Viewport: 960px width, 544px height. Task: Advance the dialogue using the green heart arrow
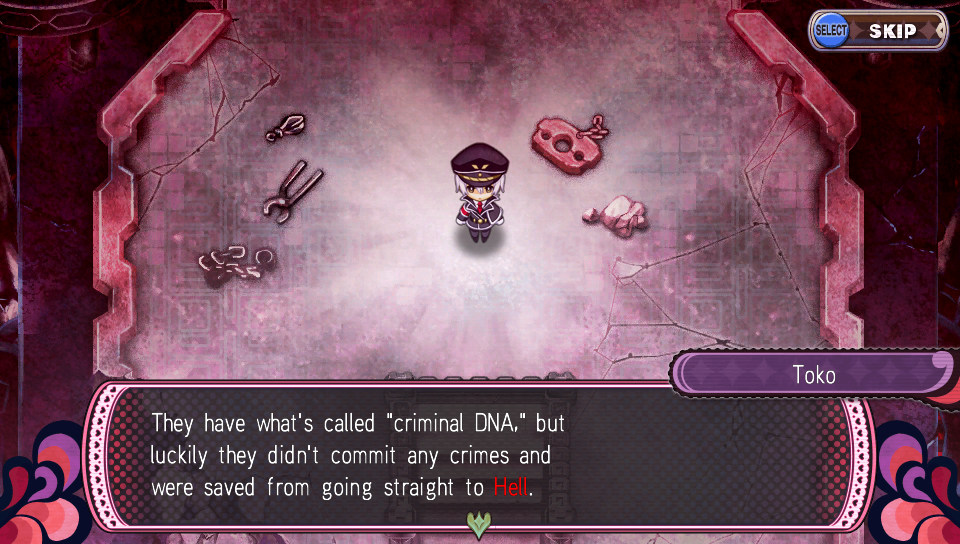(479, 523)
